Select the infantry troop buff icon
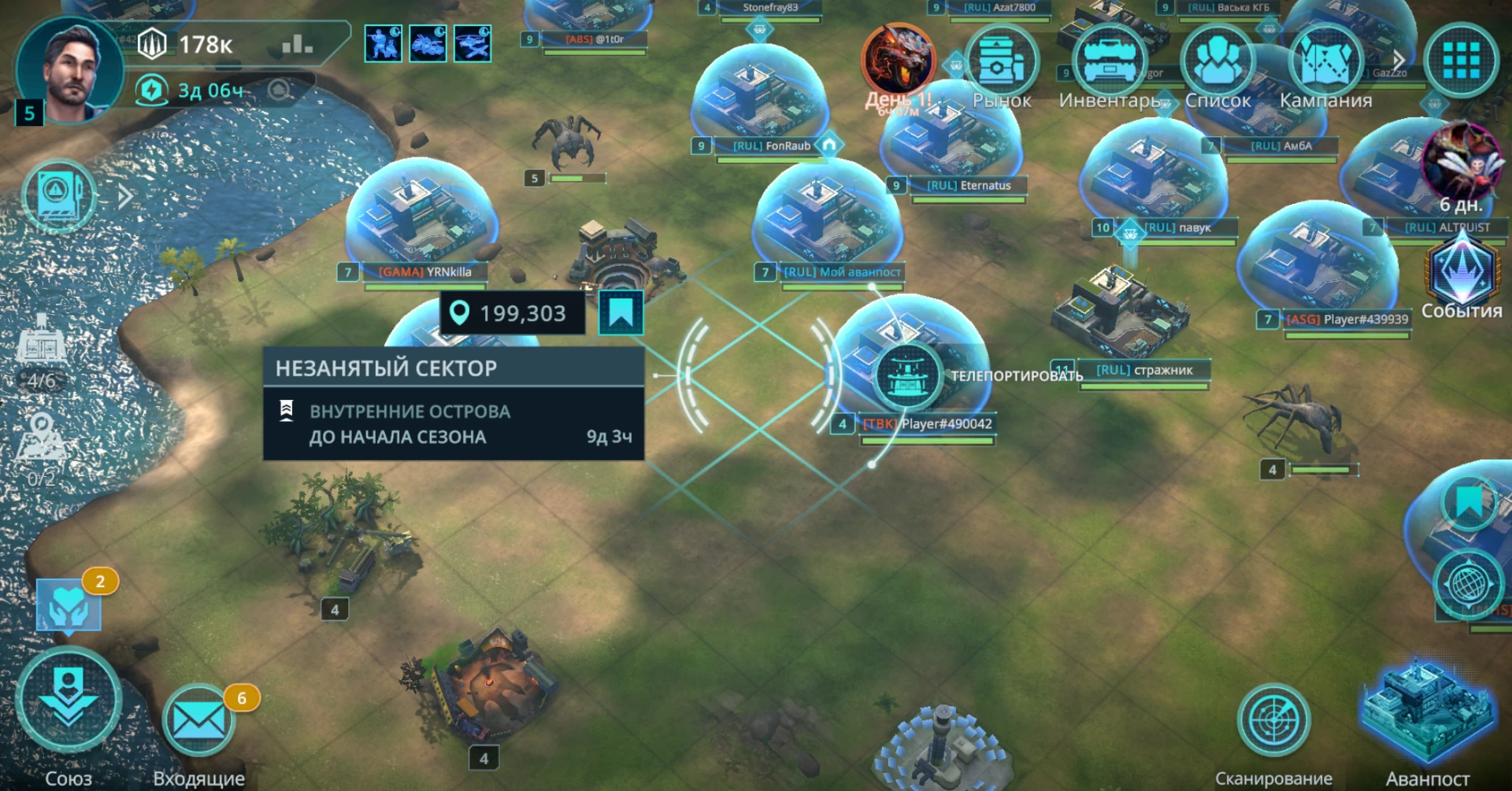This screenshot has width=1512, height=791. click(x=384, y=43)
